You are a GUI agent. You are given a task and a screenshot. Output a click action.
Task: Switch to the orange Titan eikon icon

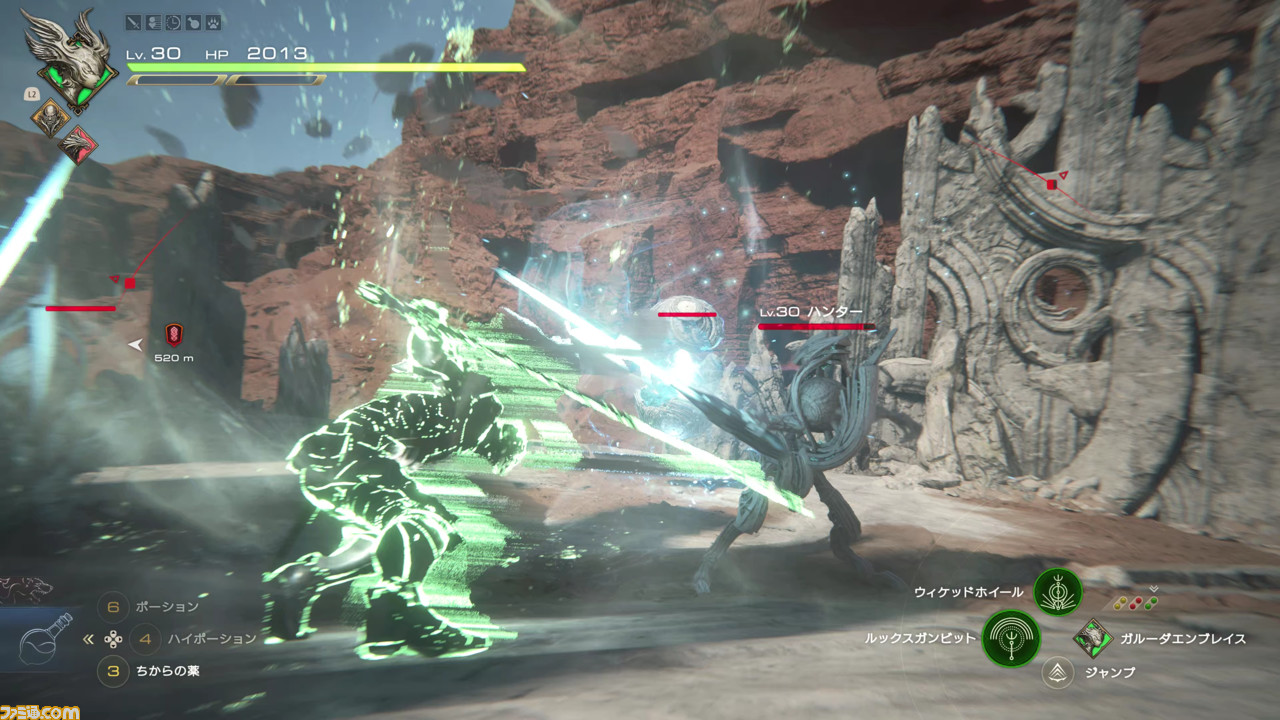coord(49,118)
